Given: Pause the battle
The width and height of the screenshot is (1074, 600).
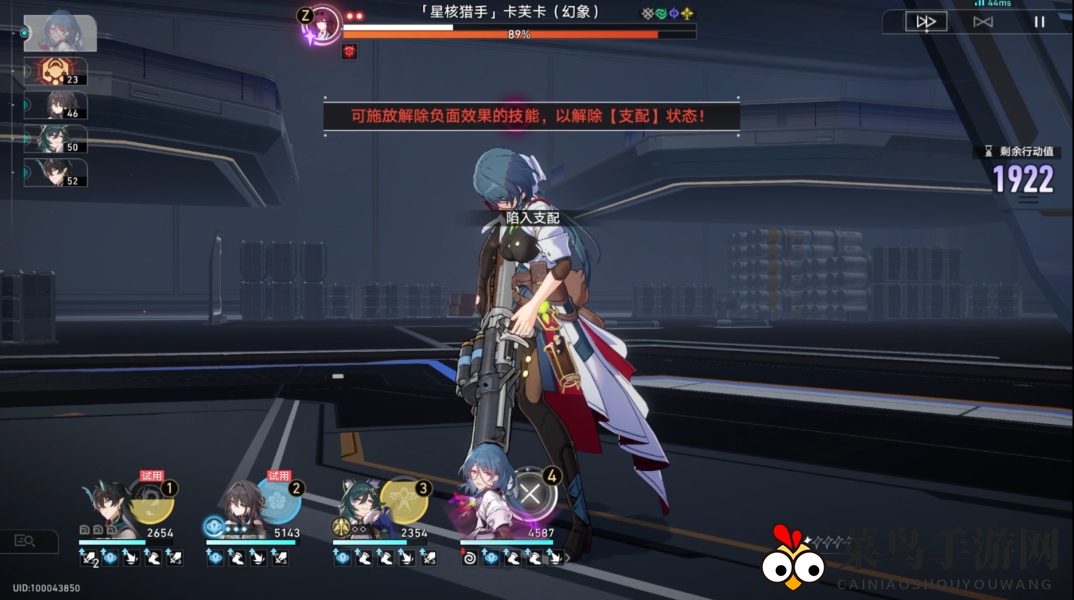Looking at the screenshot, I should [x=1039, y=21].
